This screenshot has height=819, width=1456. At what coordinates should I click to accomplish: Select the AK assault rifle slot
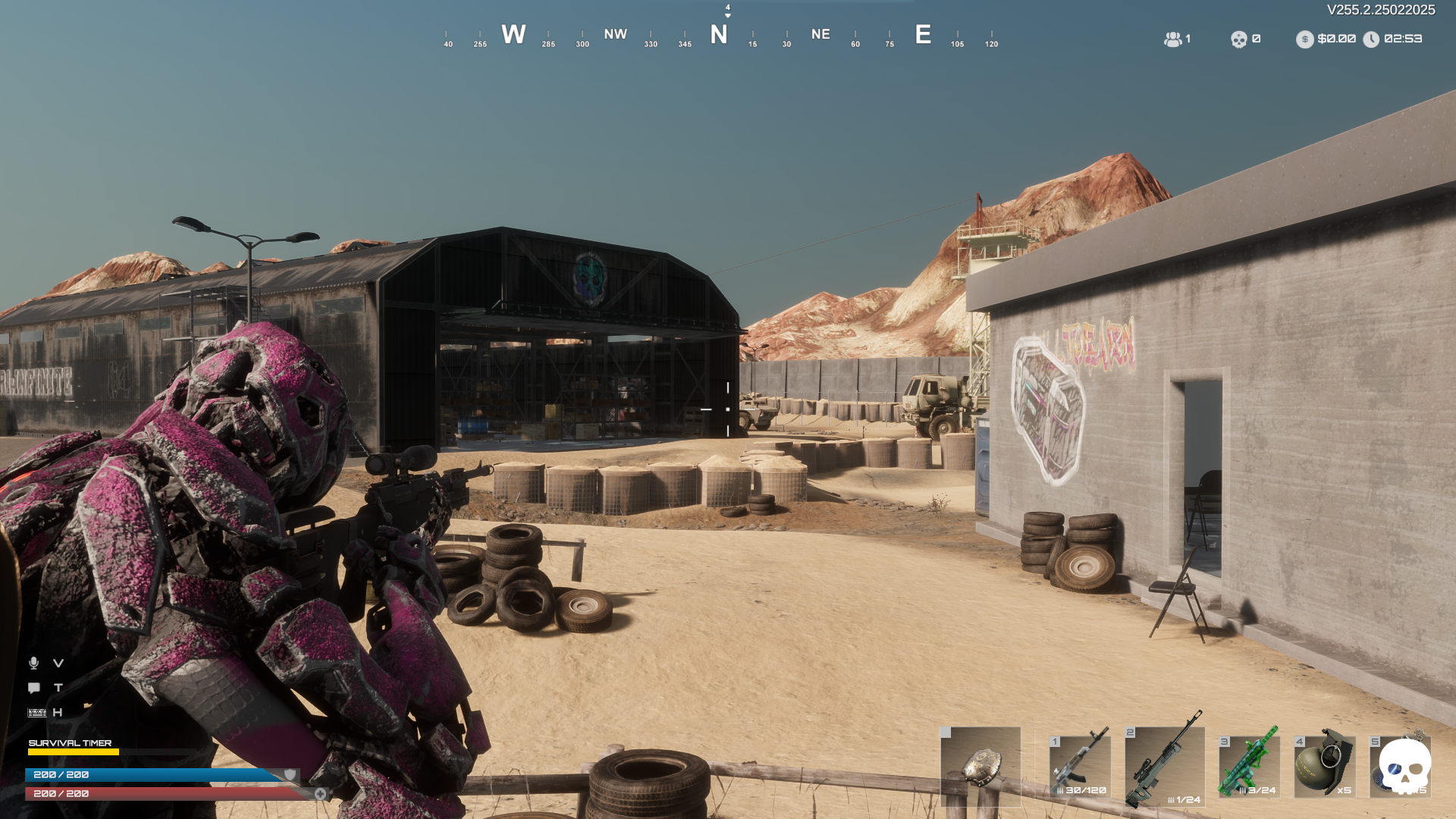tap(1080, 766)
